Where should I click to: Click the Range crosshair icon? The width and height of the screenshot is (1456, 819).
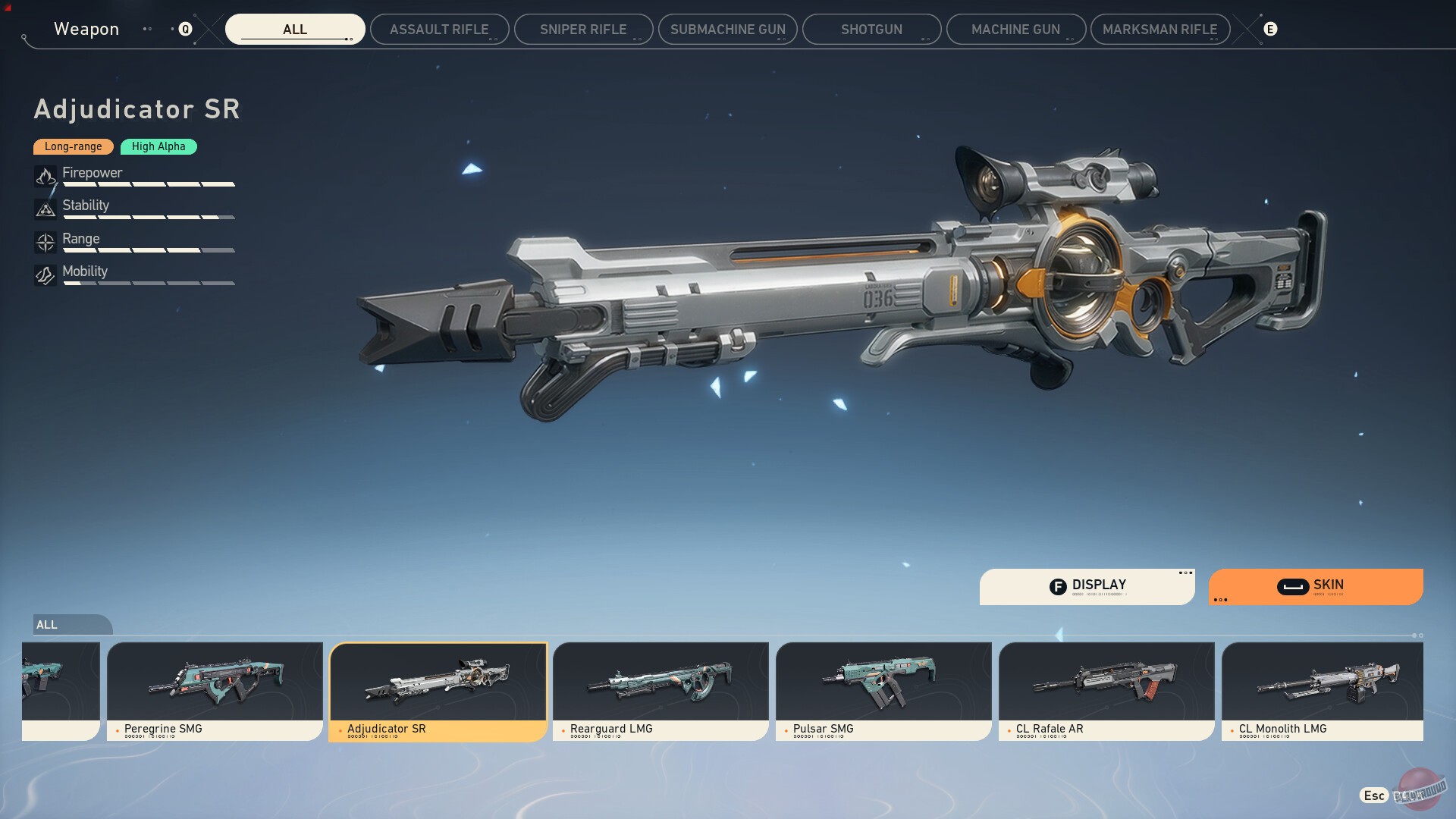45,243
